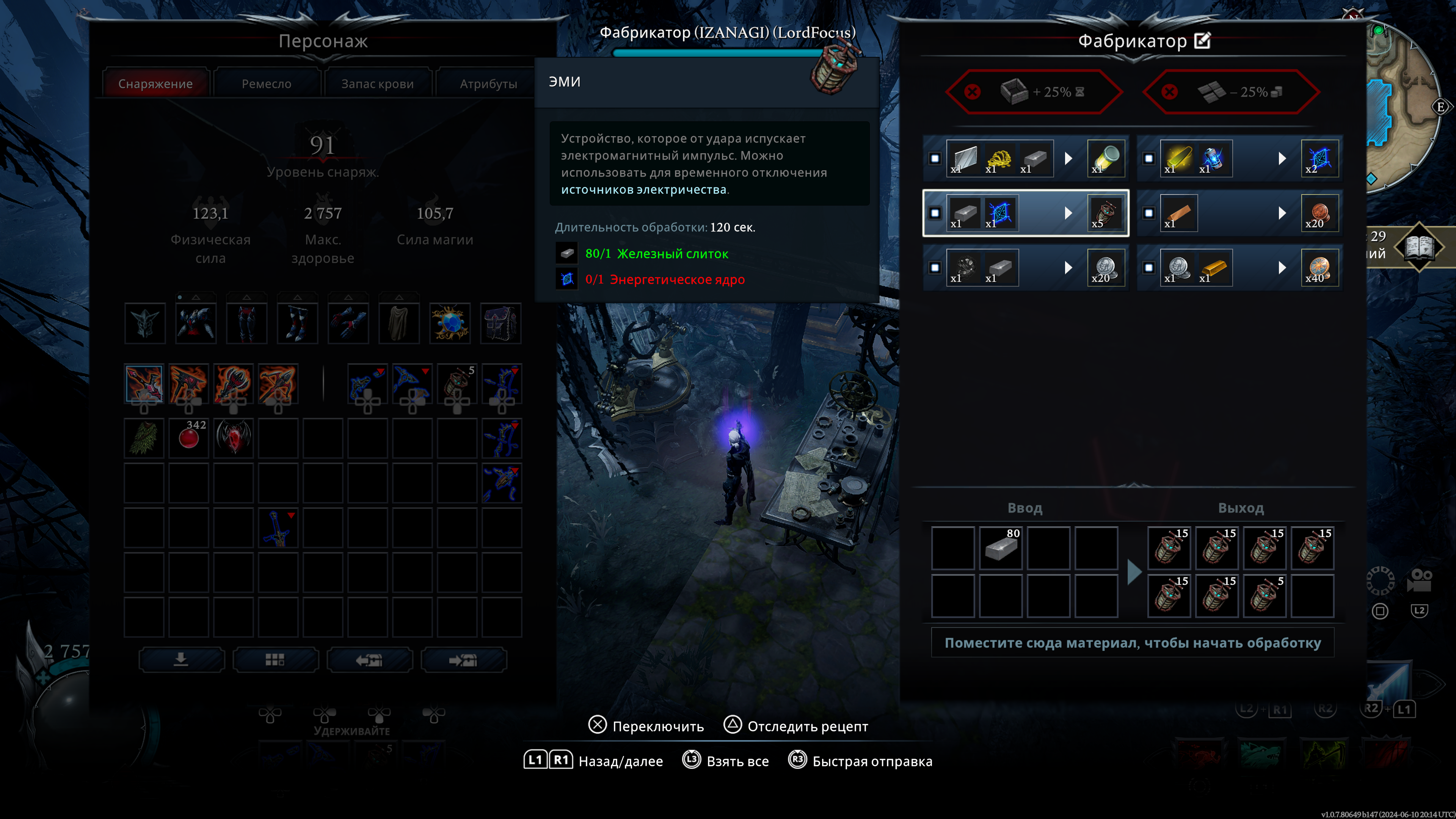Choose the copper coins x20 recipe
This screenshot has height=819, width=1456.
[1239, 213]
